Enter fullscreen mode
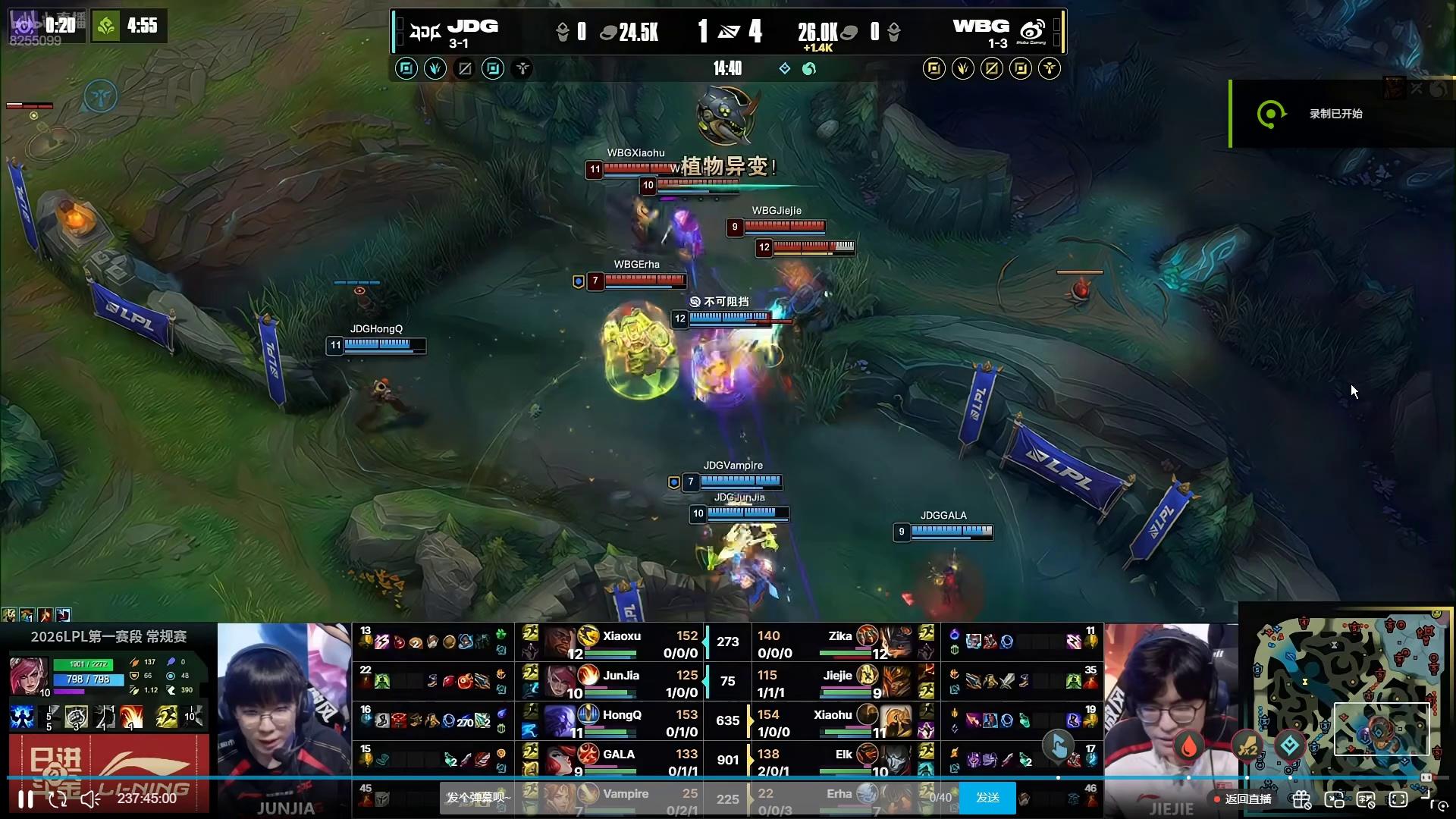 [x=1398, y=799]
